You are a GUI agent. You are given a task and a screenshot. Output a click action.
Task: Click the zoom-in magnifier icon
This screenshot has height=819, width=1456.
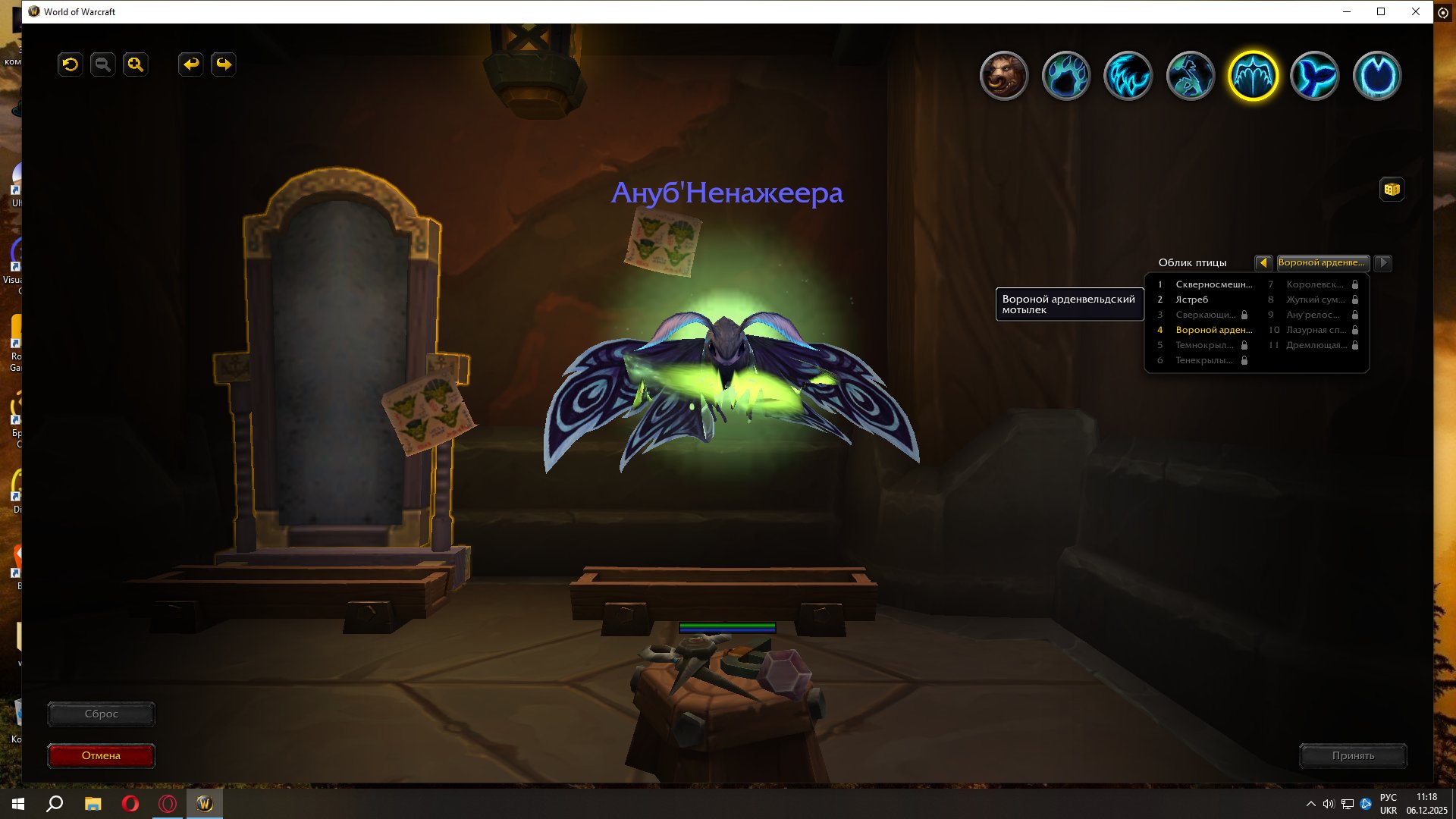click(x=135, y=64)
